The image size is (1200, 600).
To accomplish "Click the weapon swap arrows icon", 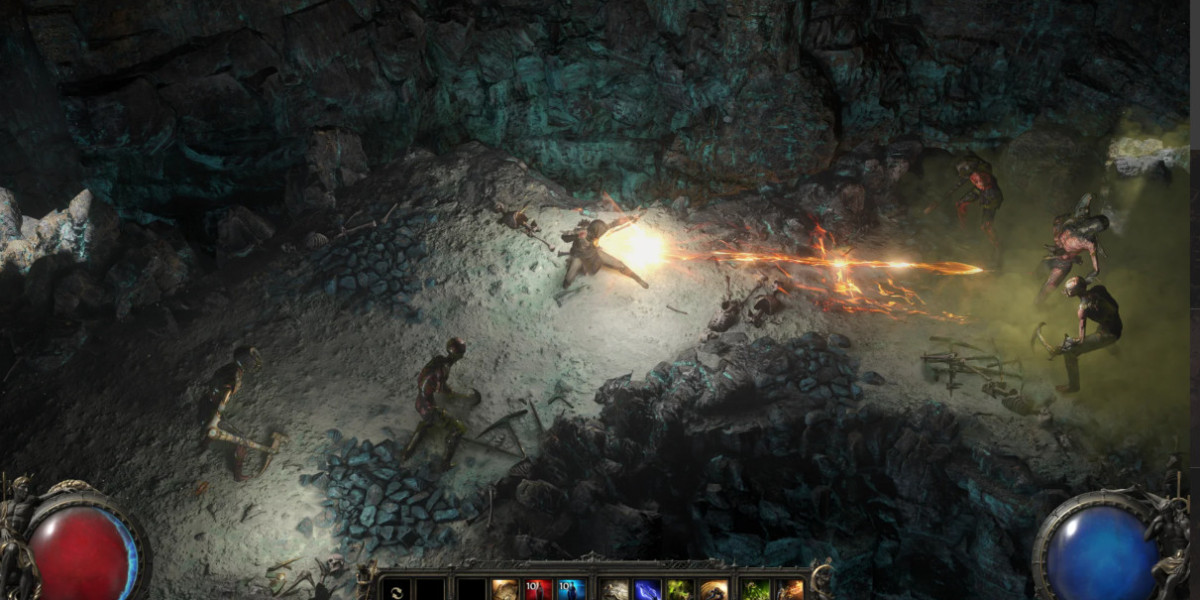I will [397, 590].
